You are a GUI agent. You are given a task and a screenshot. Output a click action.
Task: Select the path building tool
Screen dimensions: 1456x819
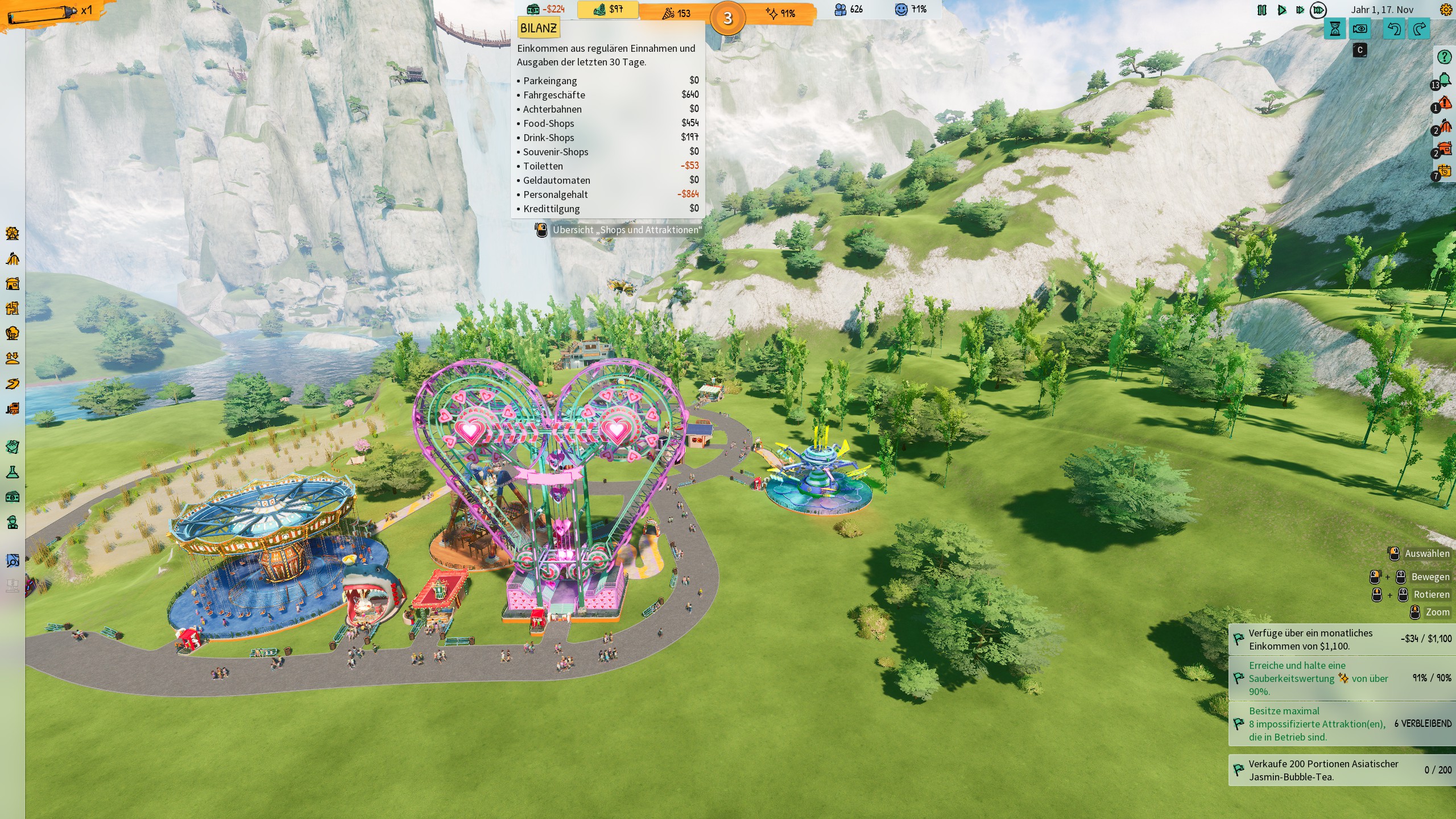(x=13, y=384)
